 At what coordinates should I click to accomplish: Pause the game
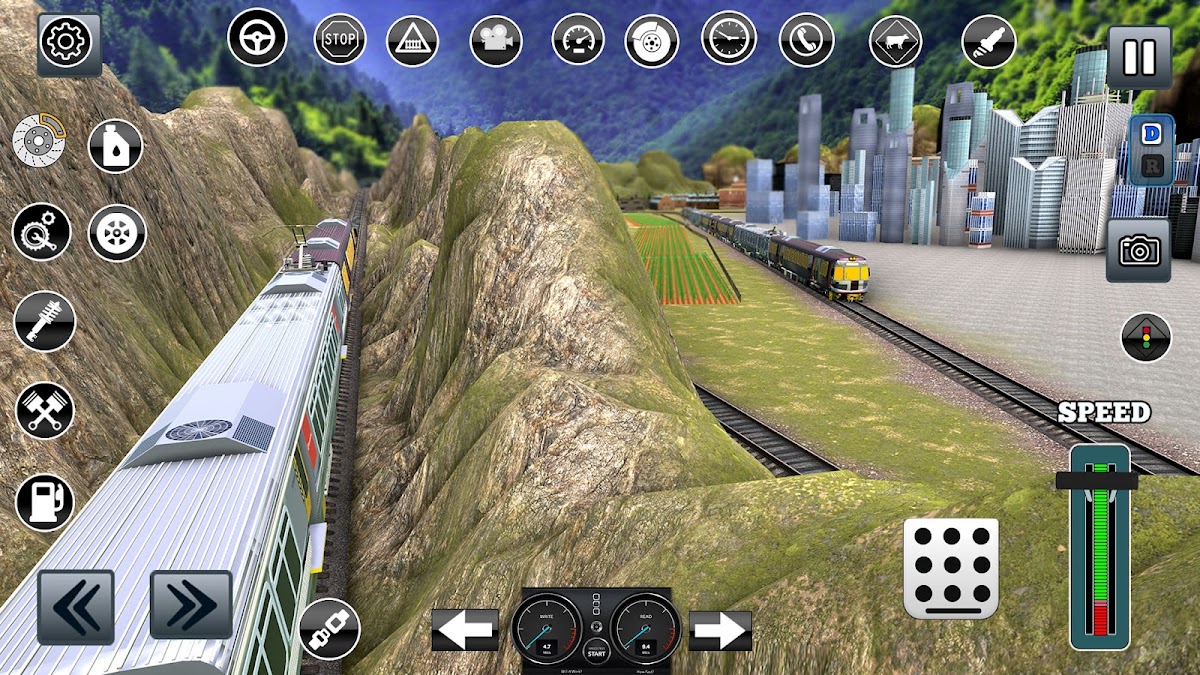(1139, 56)
